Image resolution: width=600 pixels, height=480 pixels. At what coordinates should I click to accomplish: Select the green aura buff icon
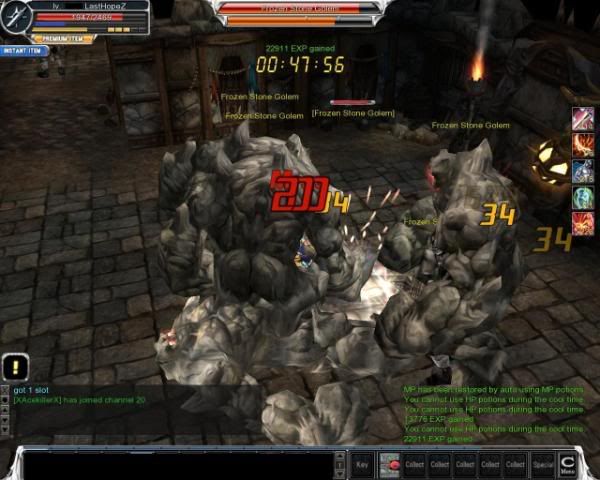(x=582, y=197)
